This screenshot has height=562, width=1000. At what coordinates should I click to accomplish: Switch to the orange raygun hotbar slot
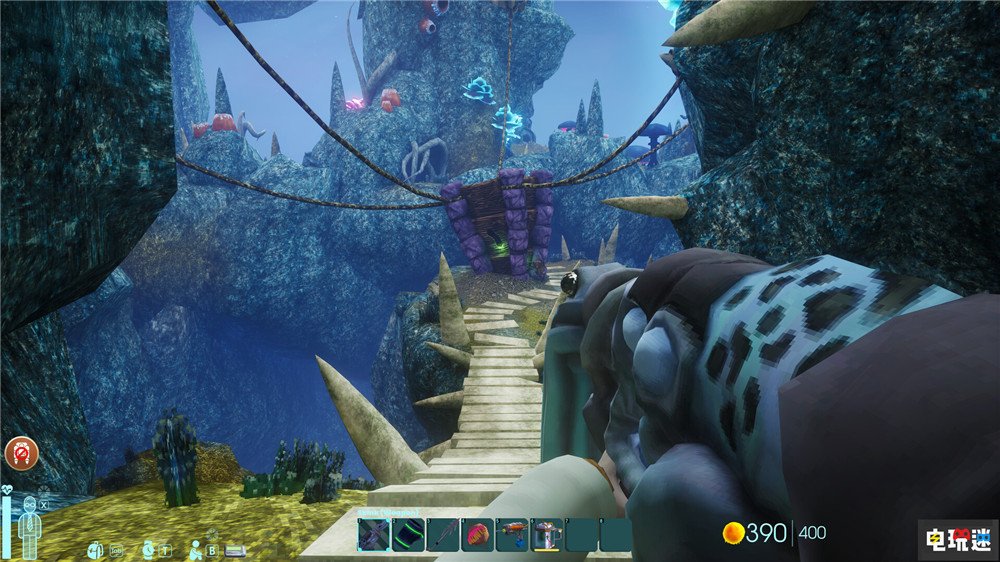512,534
